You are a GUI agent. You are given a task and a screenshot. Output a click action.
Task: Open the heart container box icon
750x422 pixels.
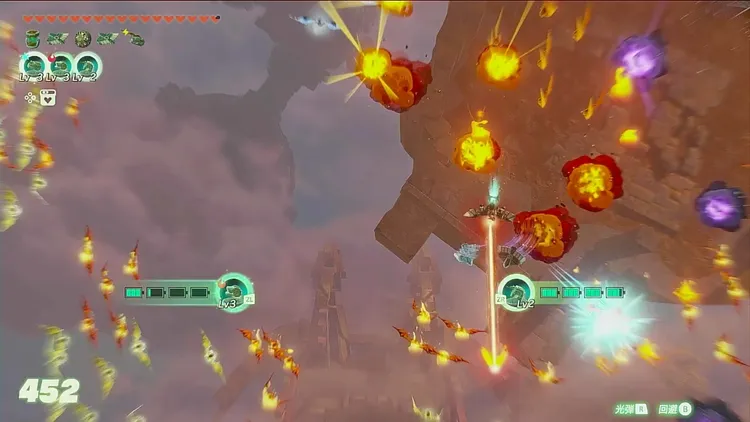48,97
